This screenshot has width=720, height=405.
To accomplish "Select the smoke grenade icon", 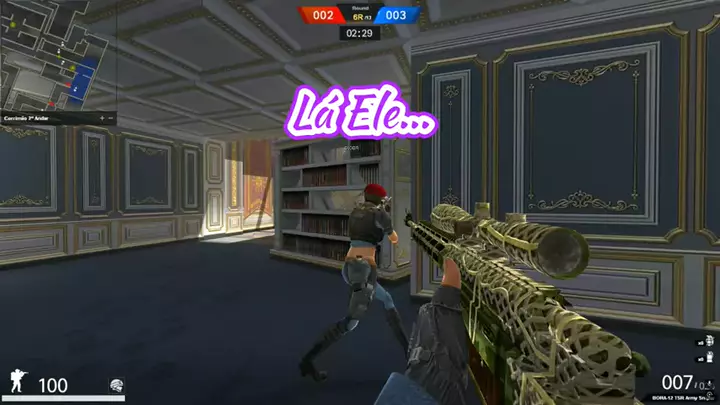I will (x=708, y=358).
